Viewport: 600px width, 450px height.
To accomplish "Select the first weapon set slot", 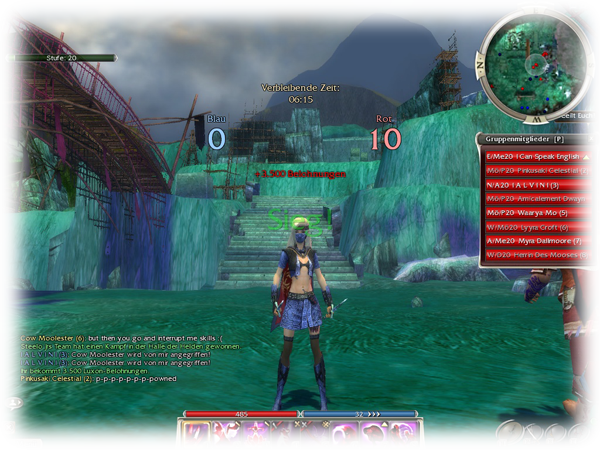I will [508, 432].
